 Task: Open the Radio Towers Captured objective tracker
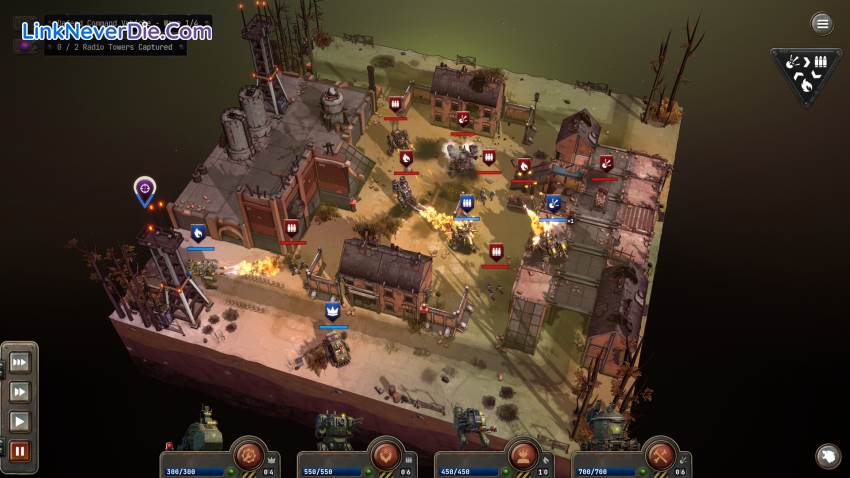[x=115, y=47]
